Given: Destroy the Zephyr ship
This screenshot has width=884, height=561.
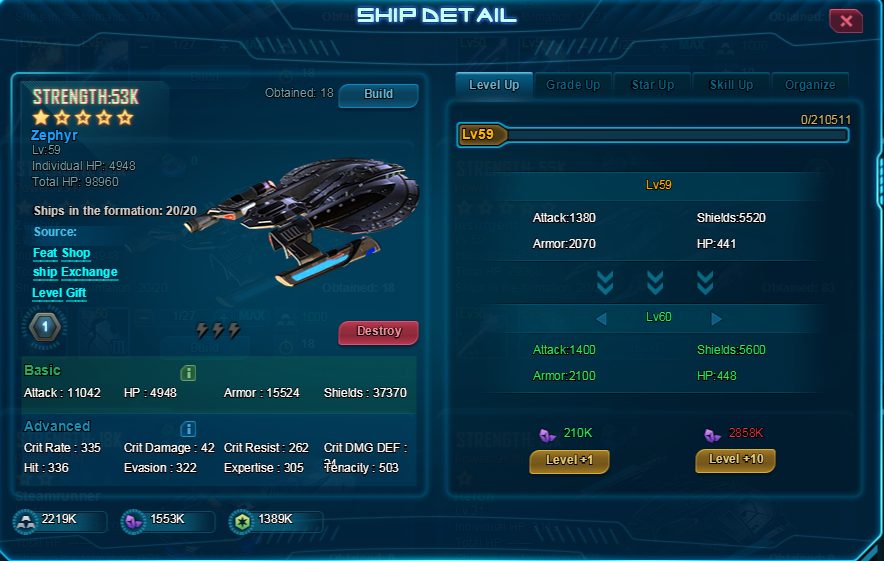Looking at the screenshot, I should 378,332.
